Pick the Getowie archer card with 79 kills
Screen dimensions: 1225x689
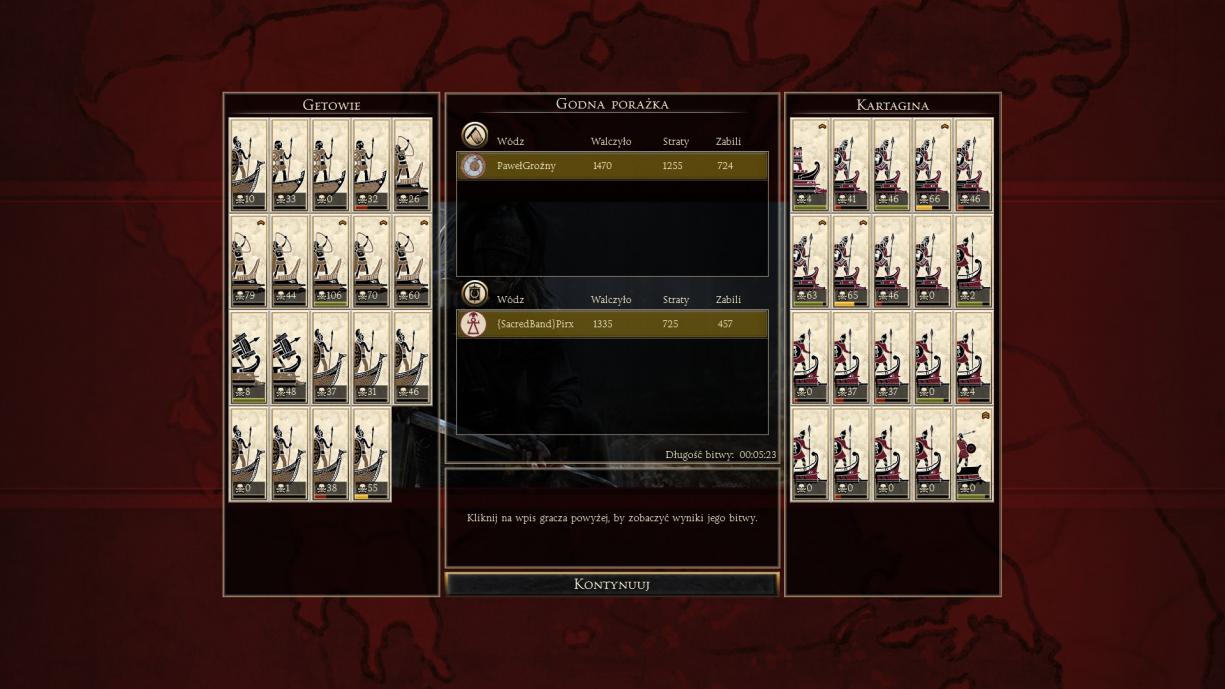249,261
